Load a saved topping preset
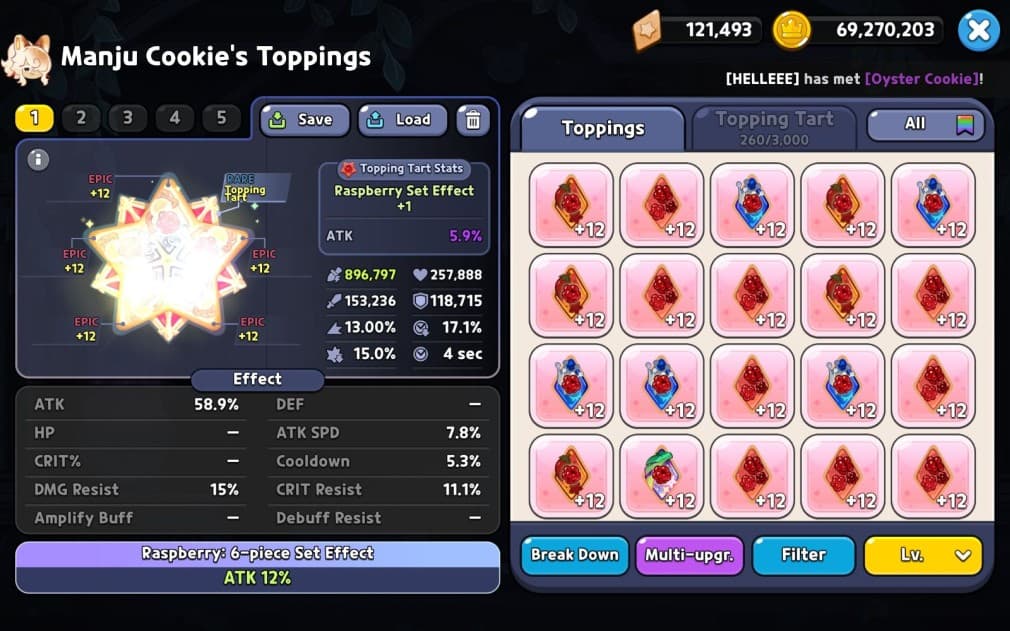The height and width of the screenshot is (631, 1010). coord(402,120)
